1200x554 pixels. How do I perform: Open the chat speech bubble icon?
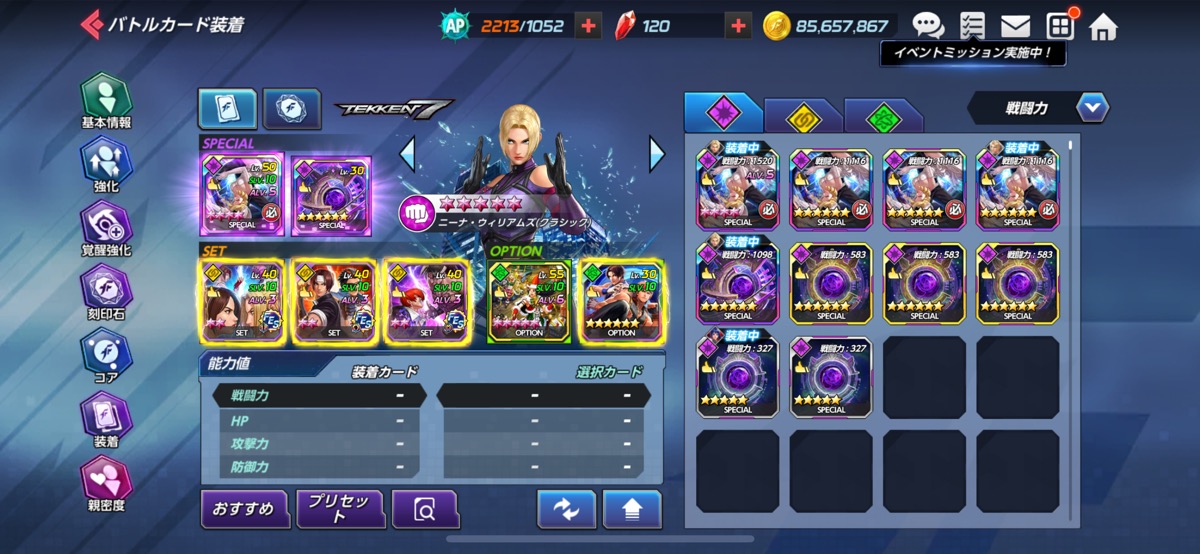coord(928,26)
